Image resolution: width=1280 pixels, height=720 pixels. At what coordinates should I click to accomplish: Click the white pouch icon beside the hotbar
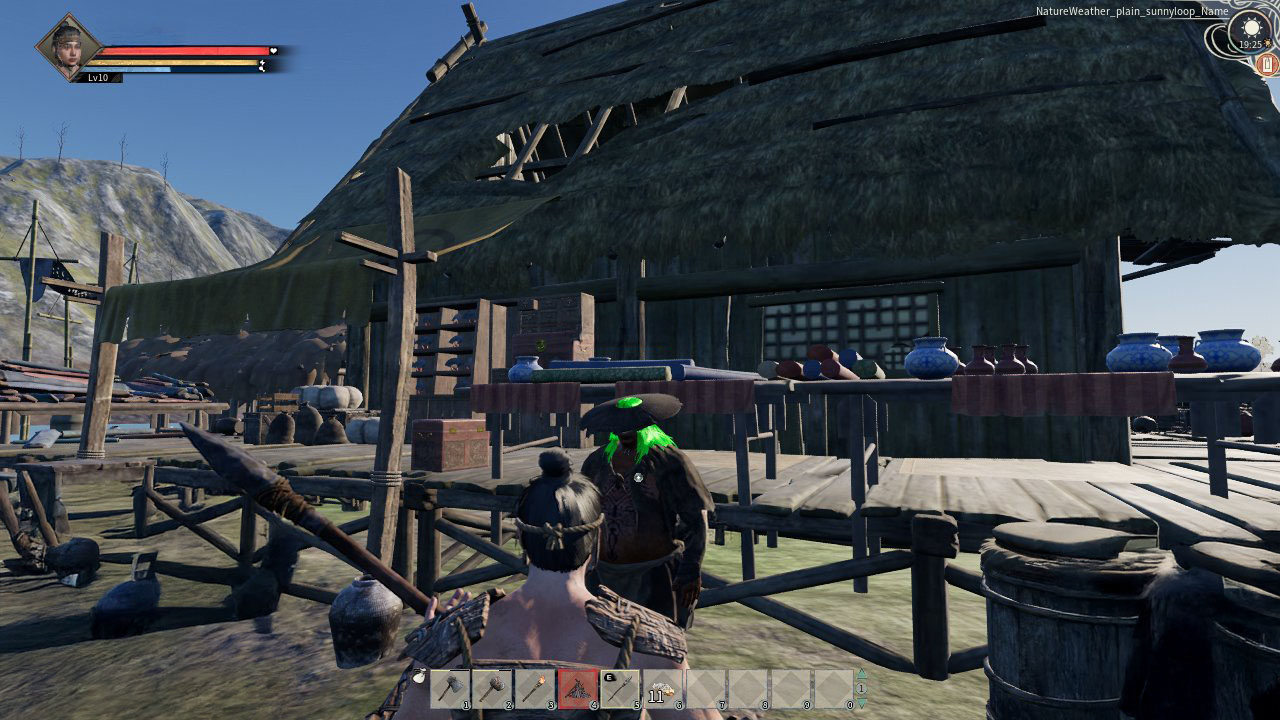coord(420,677)
